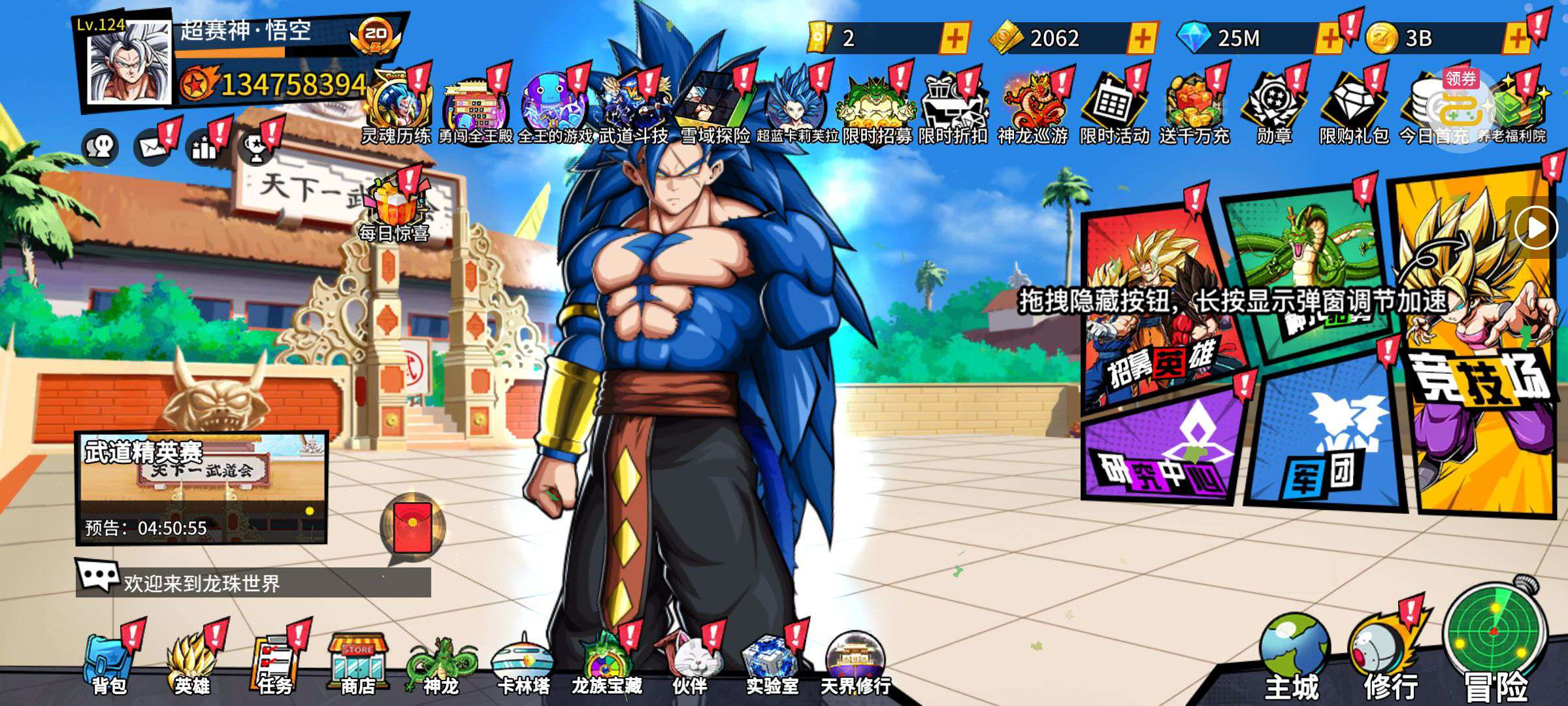1568x706 pixels.
Task: Start 冒险 adventure via radar button
Action: [x=1495, y=641]
